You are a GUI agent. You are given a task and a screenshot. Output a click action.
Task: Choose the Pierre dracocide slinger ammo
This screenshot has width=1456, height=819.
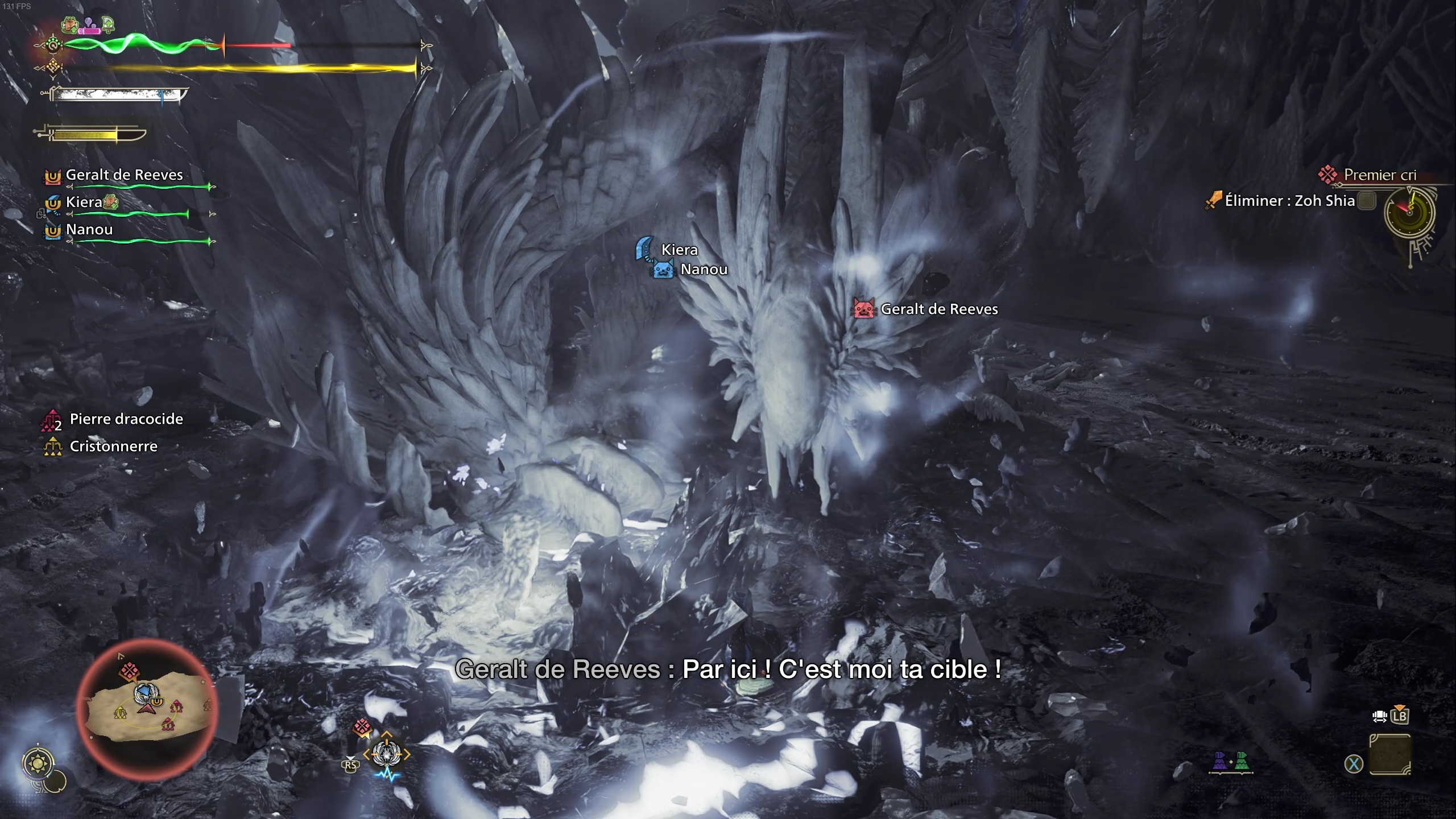tap(126, 419)
